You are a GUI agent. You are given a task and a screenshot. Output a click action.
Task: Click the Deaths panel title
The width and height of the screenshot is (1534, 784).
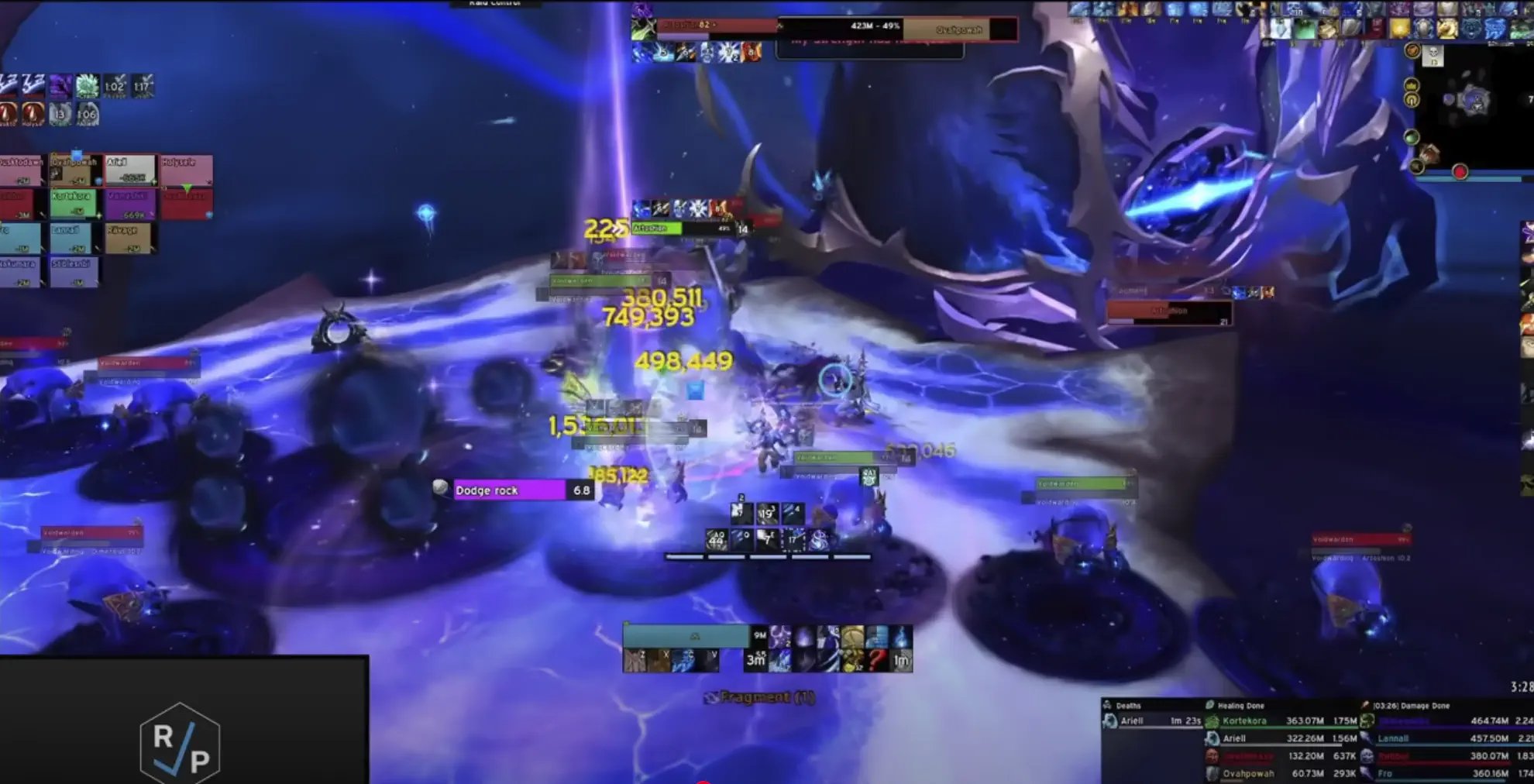(1128, 705)
